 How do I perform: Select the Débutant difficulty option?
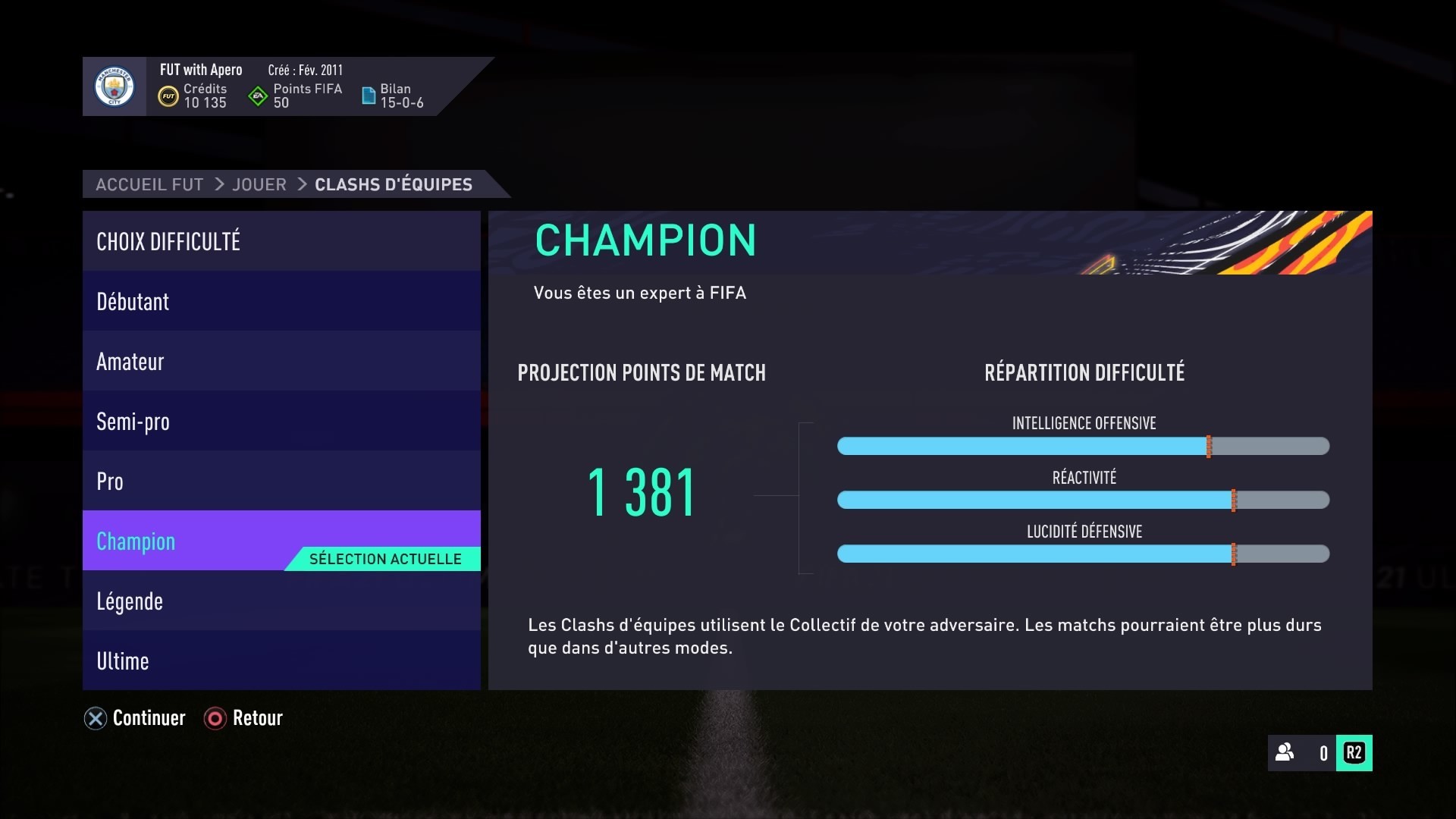(281, 301)
